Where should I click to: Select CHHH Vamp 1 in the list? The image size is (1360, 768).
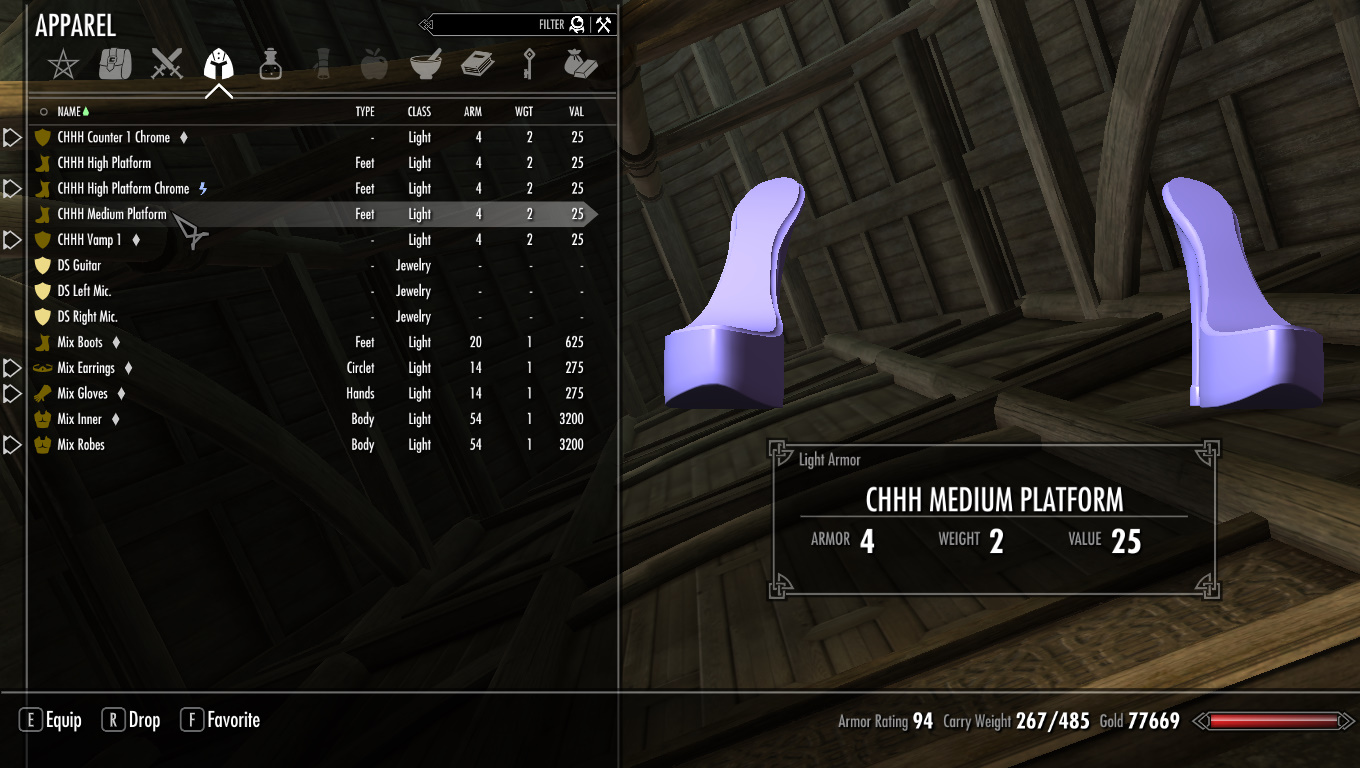pos(89,240)
